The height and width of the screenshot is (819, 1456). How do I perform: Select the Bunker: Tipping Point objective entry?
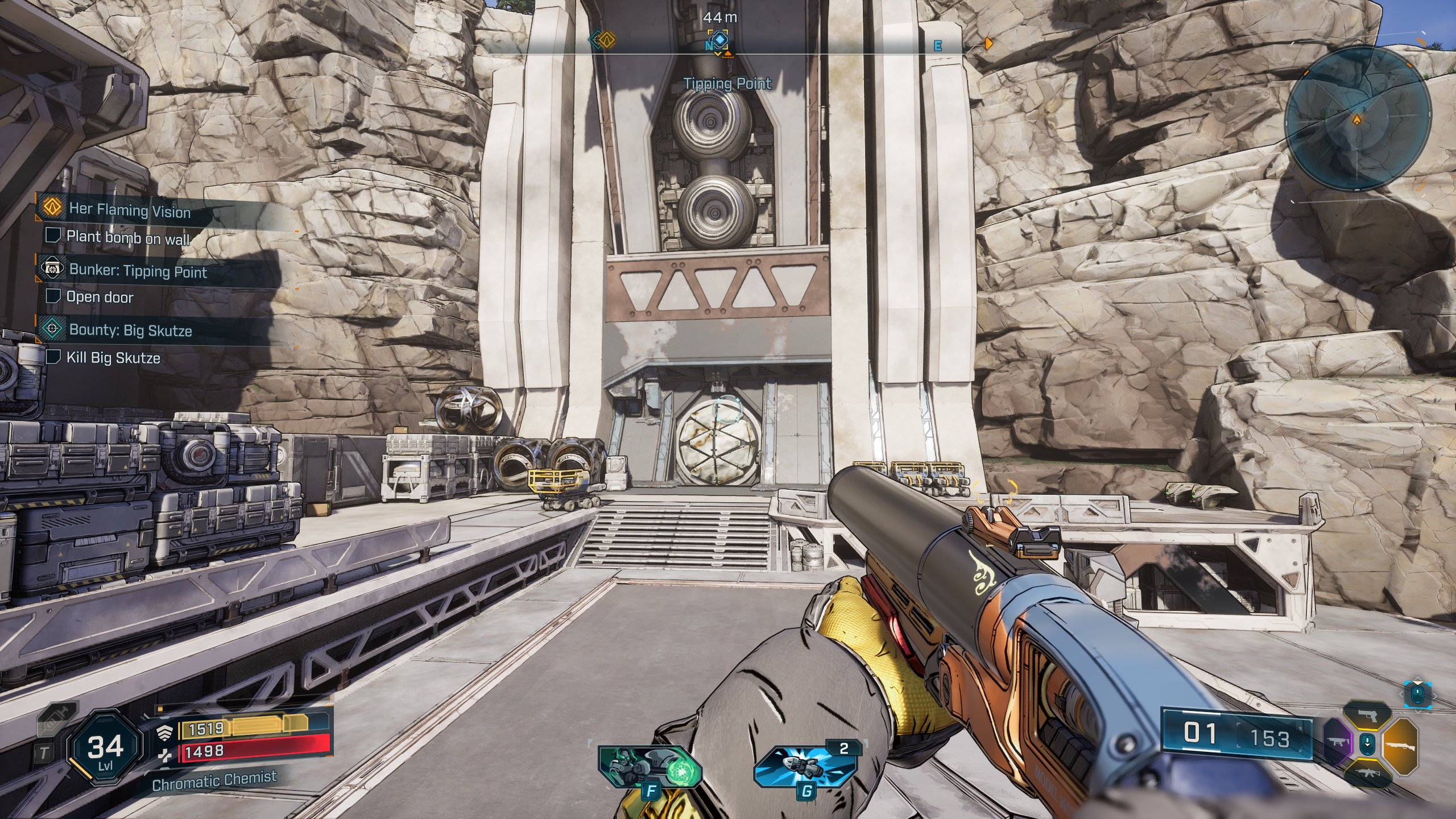pyautogui.click(x=138, y=271)
